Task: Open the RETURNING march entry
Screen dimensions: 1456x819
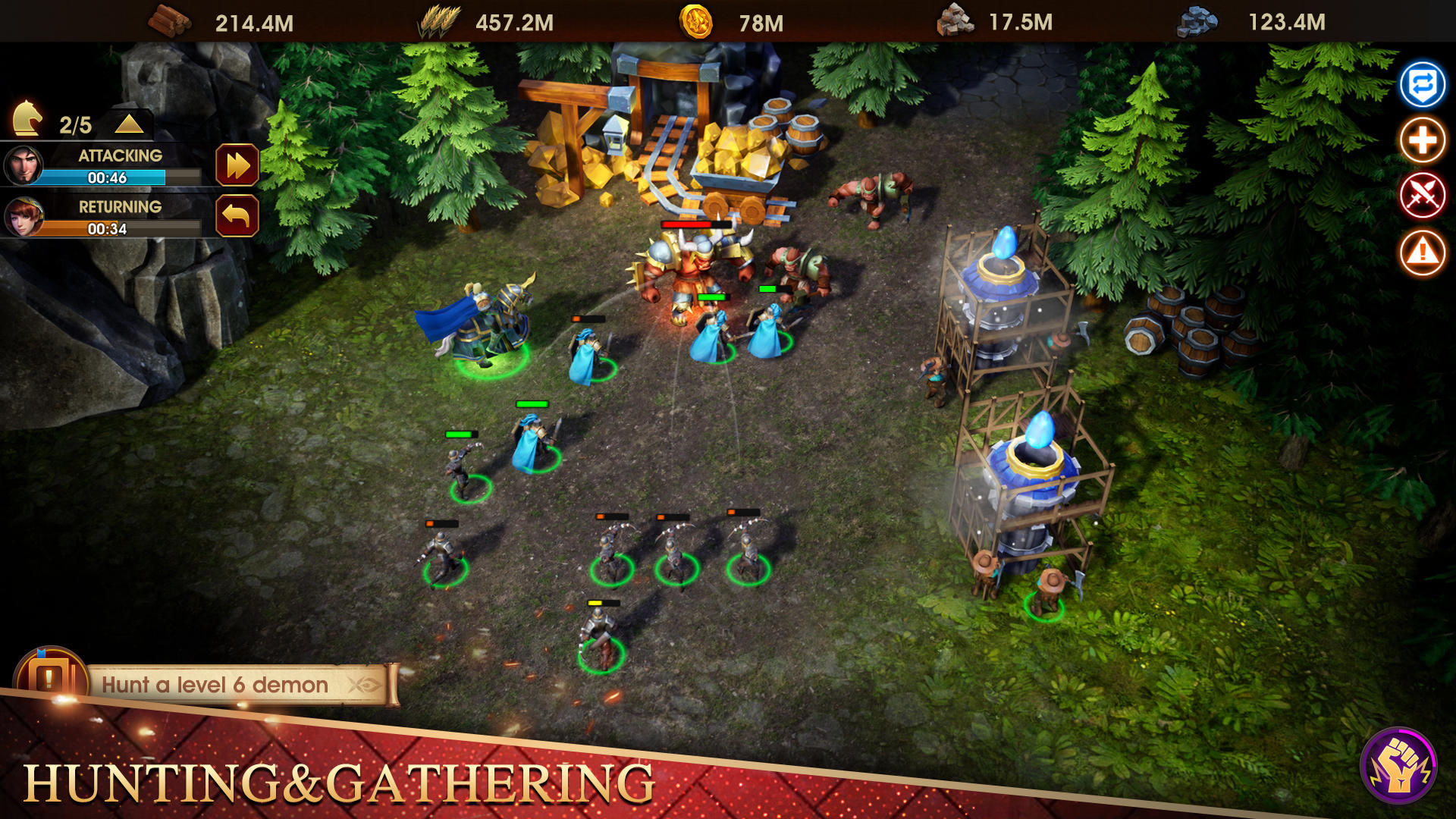Action: 121,207
